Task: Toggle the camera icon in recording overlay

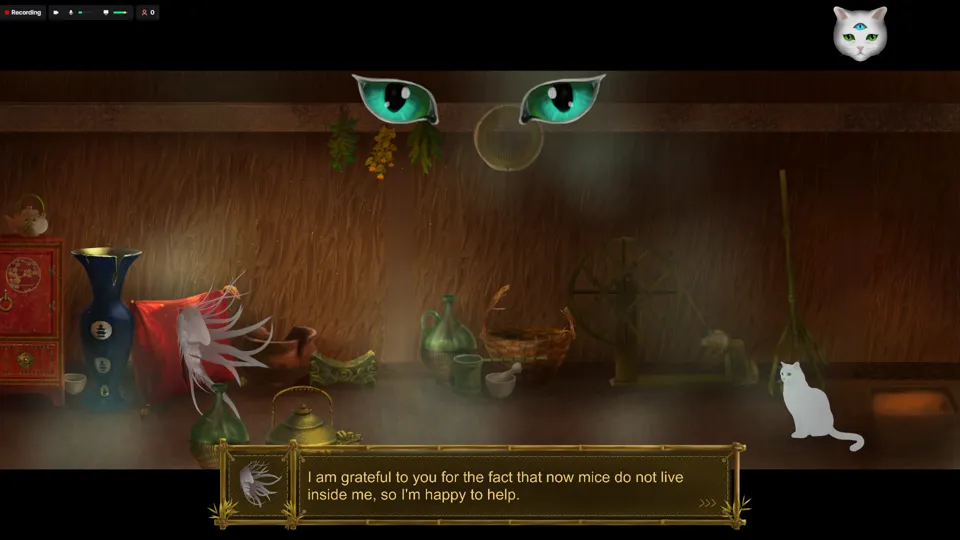Action: 56,13
